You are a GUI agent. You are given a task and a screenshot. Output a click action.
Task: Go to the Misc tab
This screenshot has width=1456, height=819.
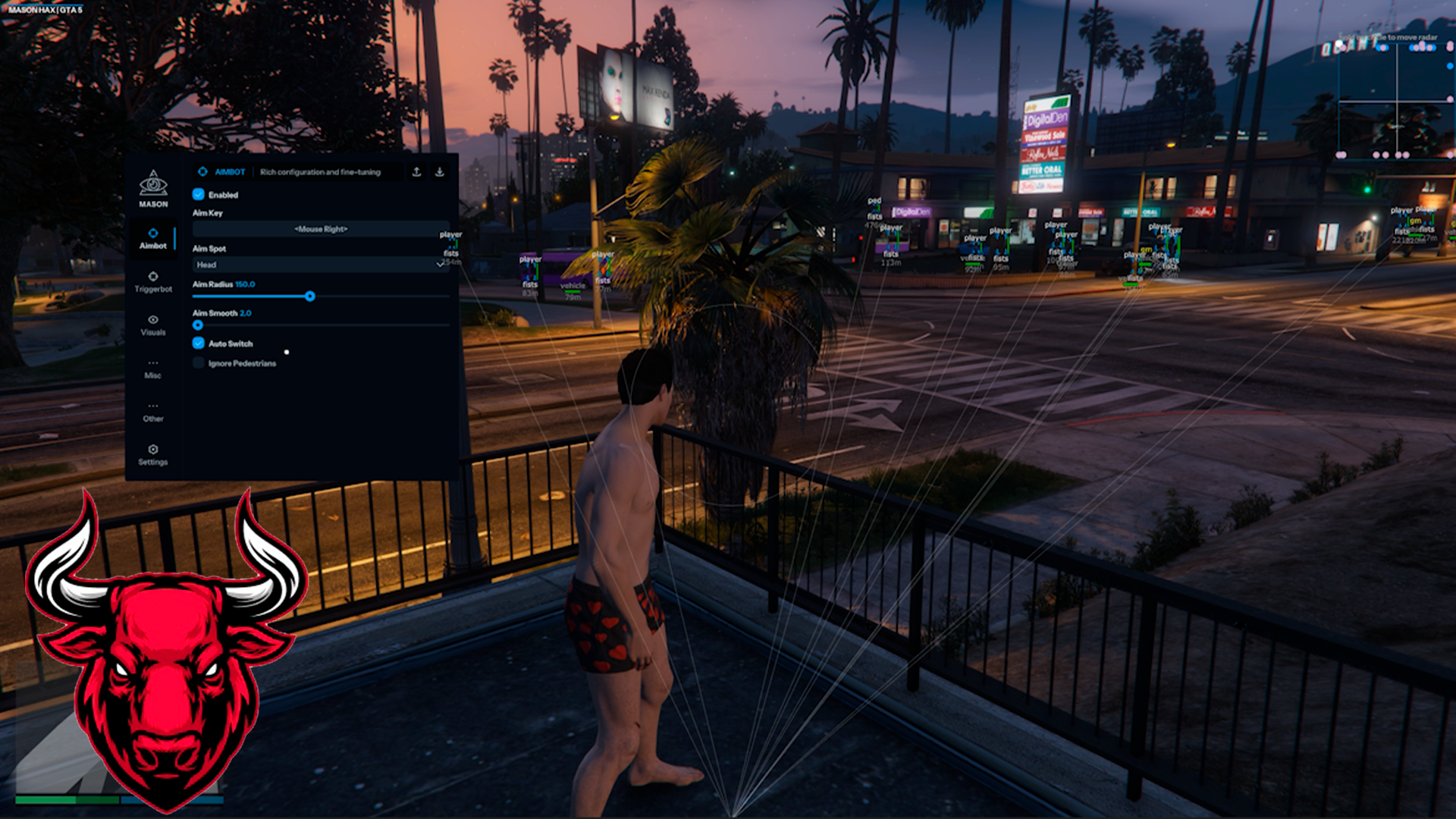[153, 368]
